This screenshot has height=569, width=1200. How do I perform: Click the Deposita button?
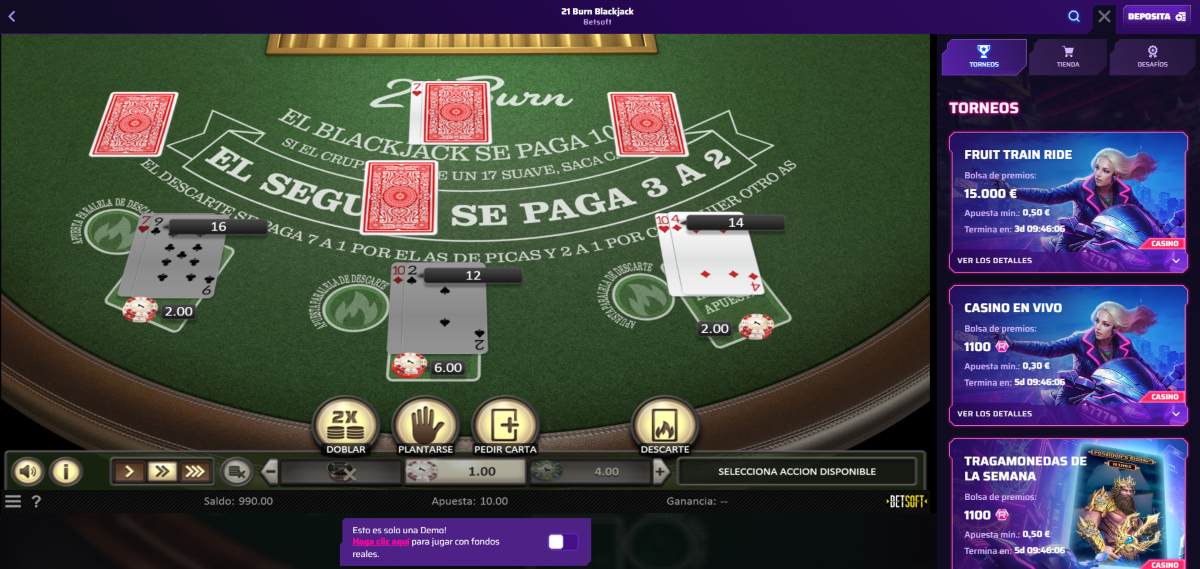tap(1157, 16)
